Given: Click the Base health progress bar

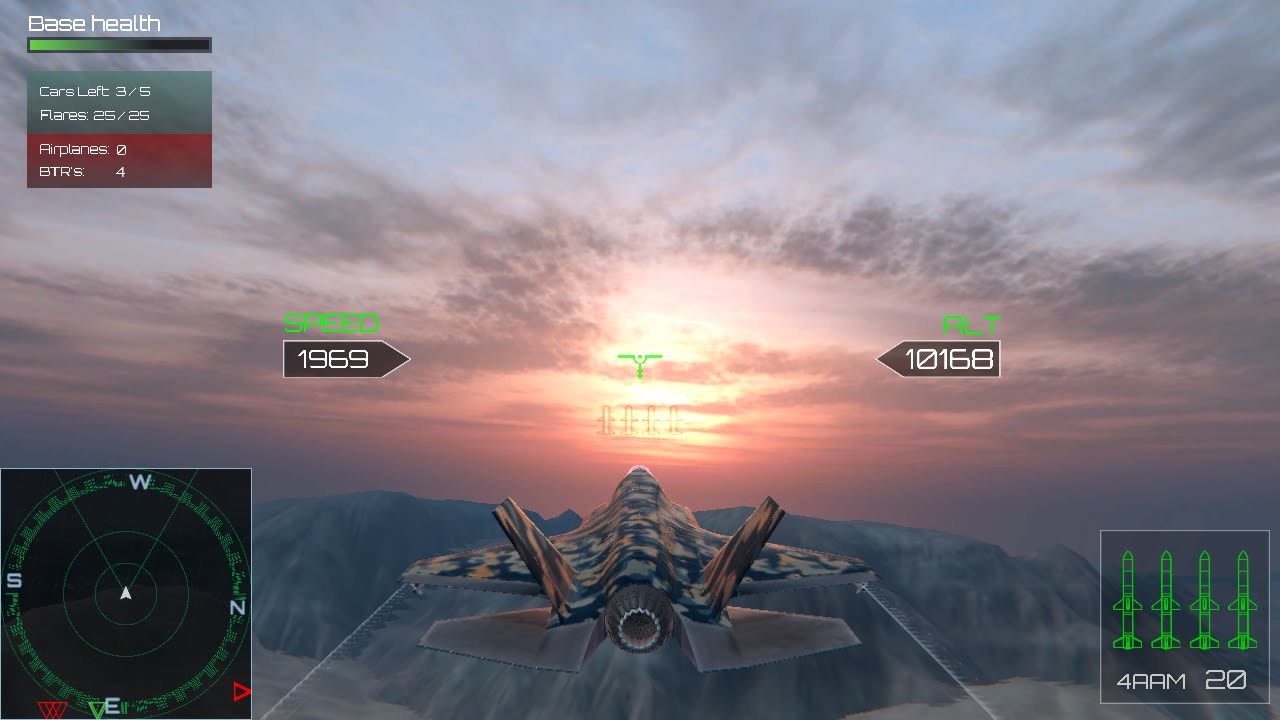Looking at the screenshot, I should pyautogui.click(x=119, y=44).
